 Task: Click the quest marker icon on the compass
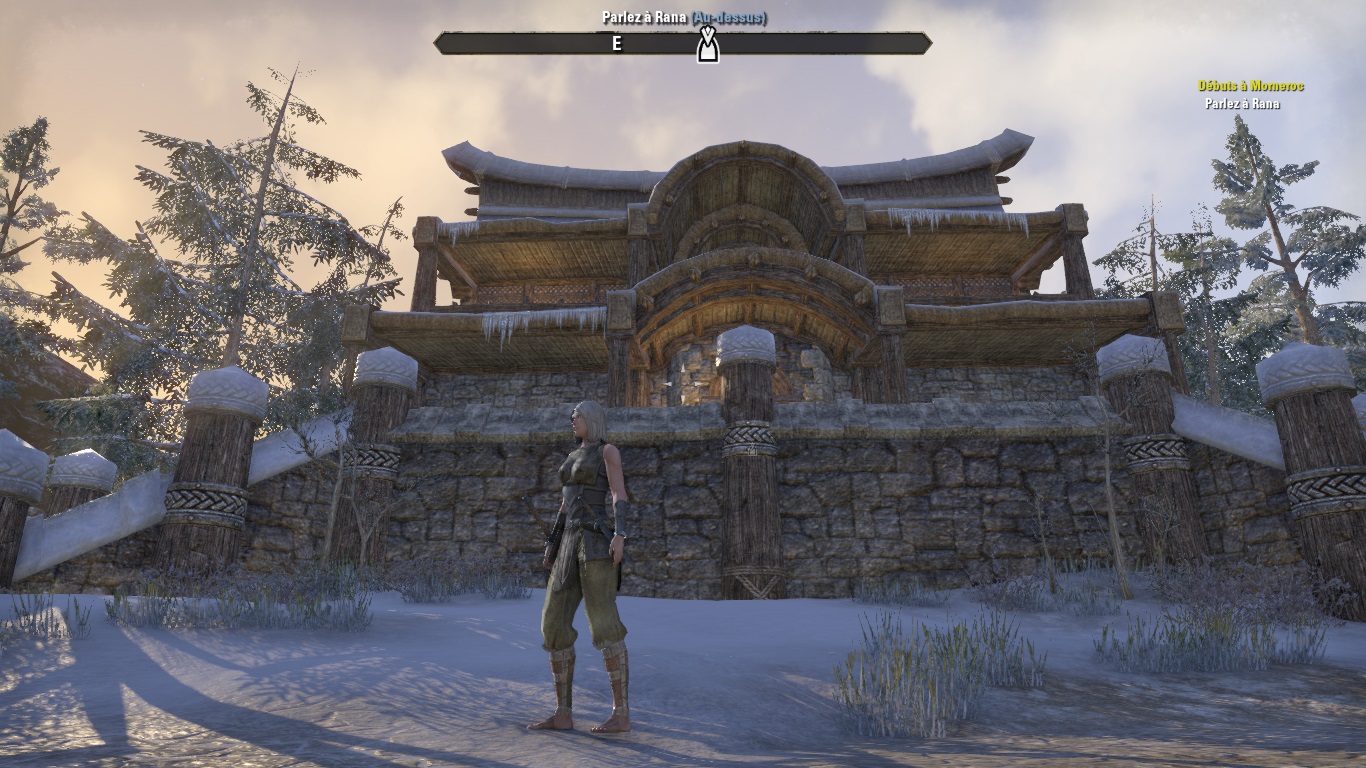[x=707, y=45]
